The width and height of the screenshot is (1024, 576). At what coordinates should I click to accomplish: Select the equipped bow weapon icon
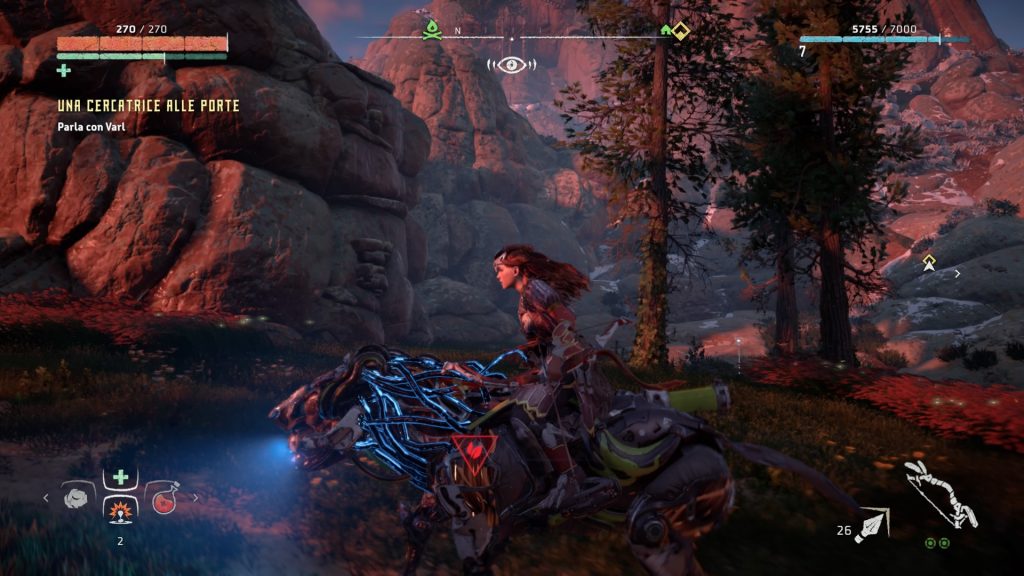click(x=940, y=494)
